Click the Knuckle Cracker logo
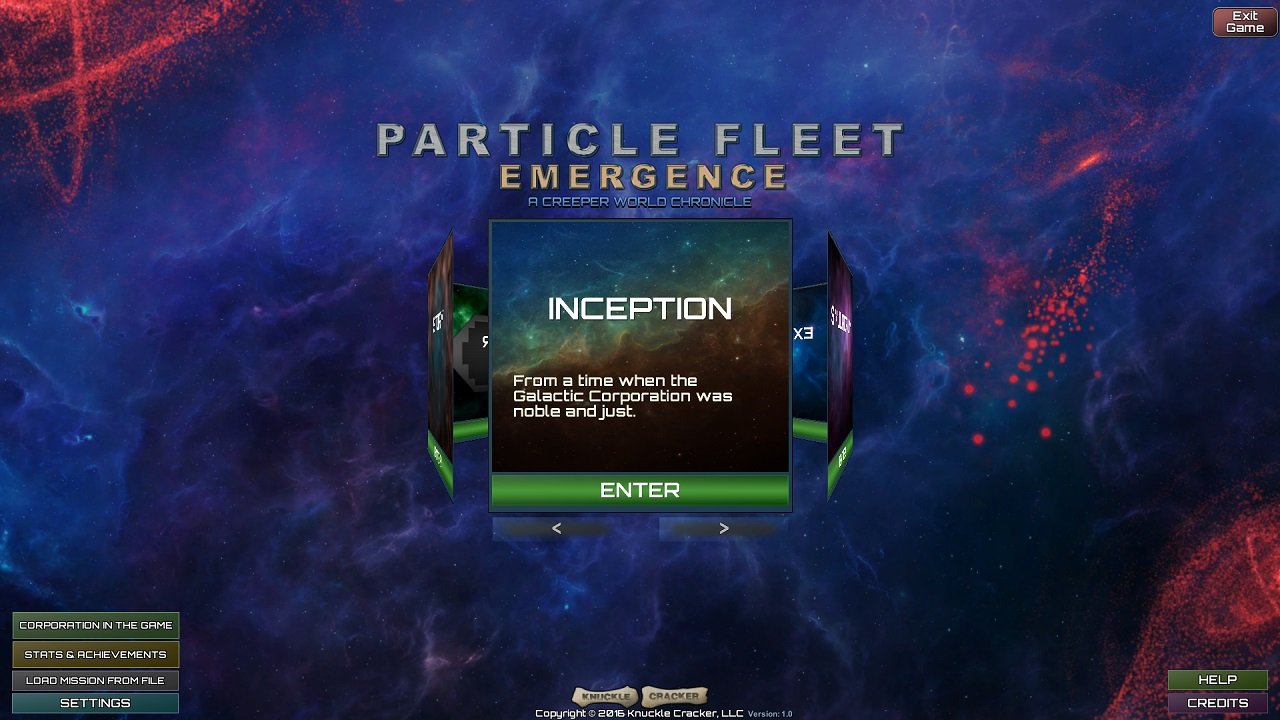The width and height of the screenshot is (1280, 720). [x=640, y=696]
